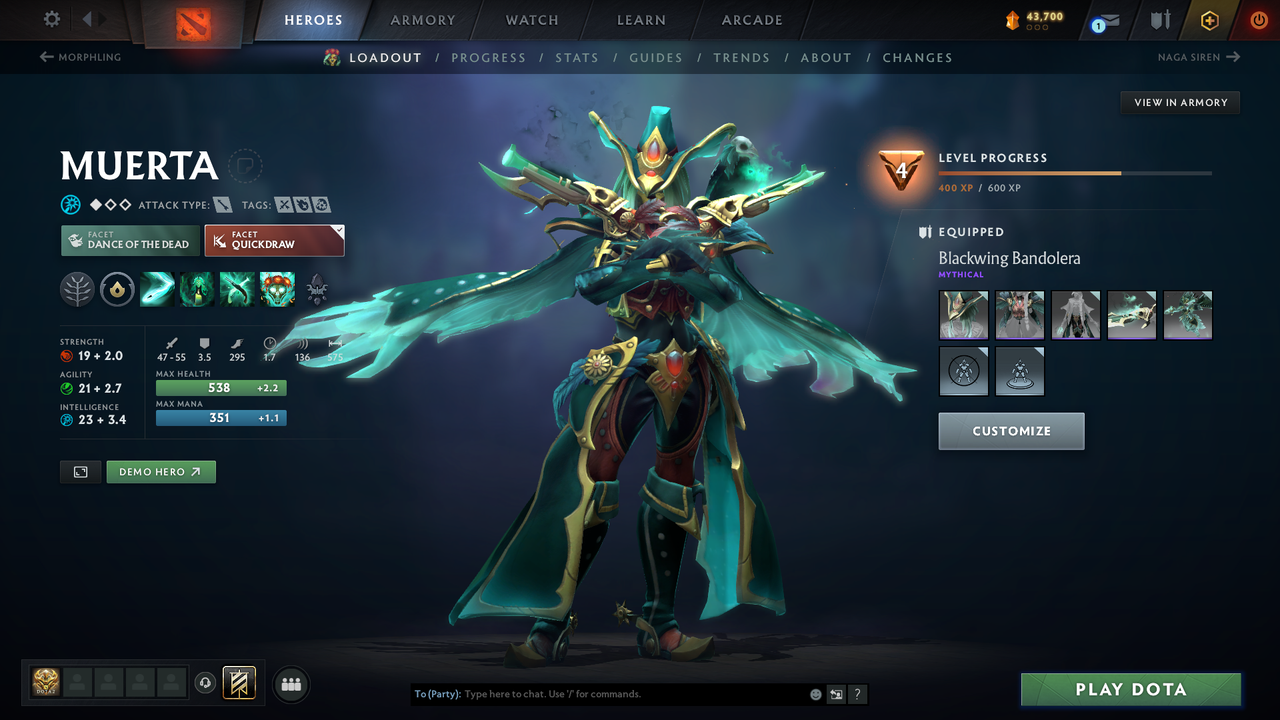Click the Armory shield-and-sword icon

(x=1159, y=20)
